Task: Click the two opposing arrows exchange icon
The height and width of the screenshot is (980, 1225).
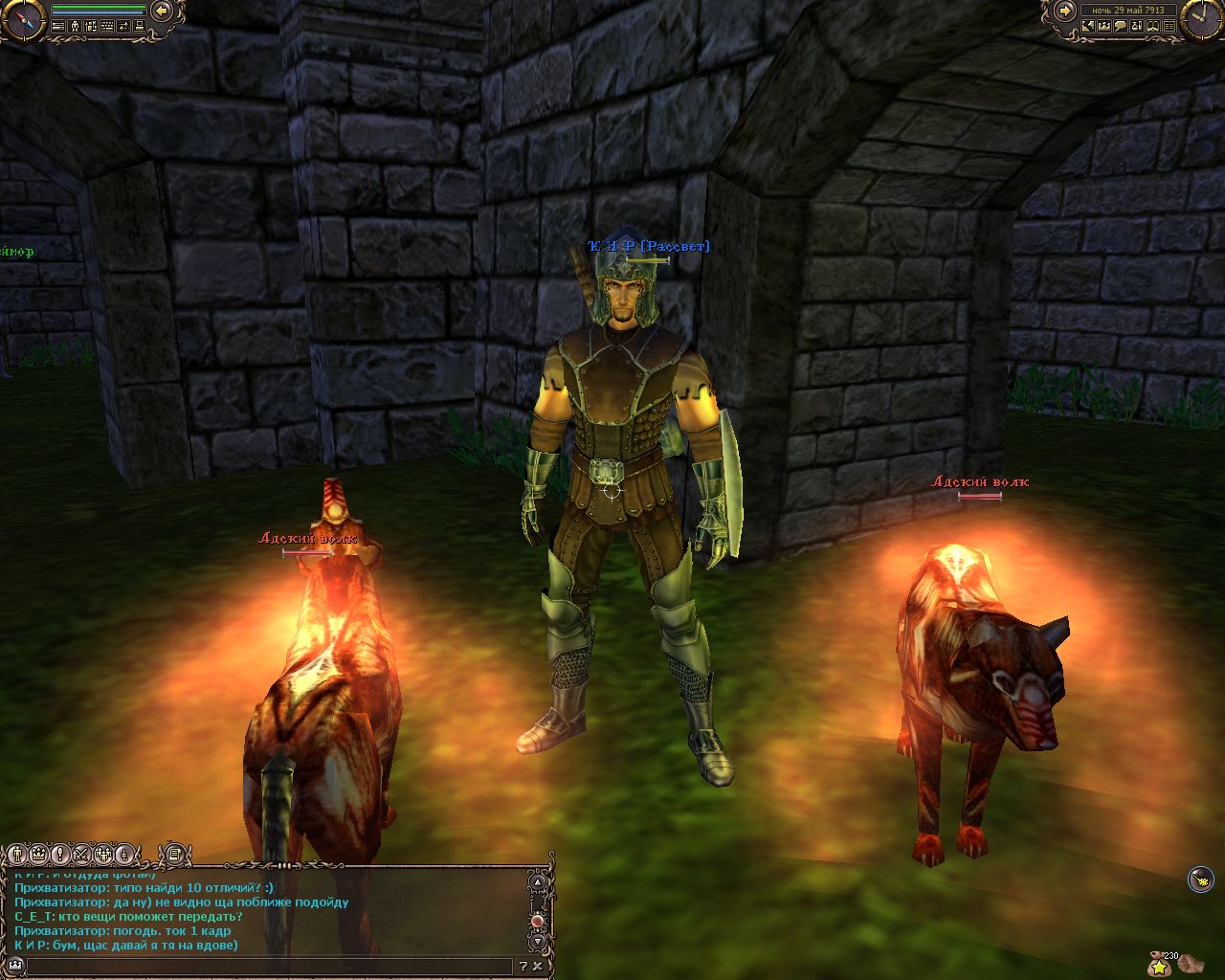Action: tap(123, 27)
